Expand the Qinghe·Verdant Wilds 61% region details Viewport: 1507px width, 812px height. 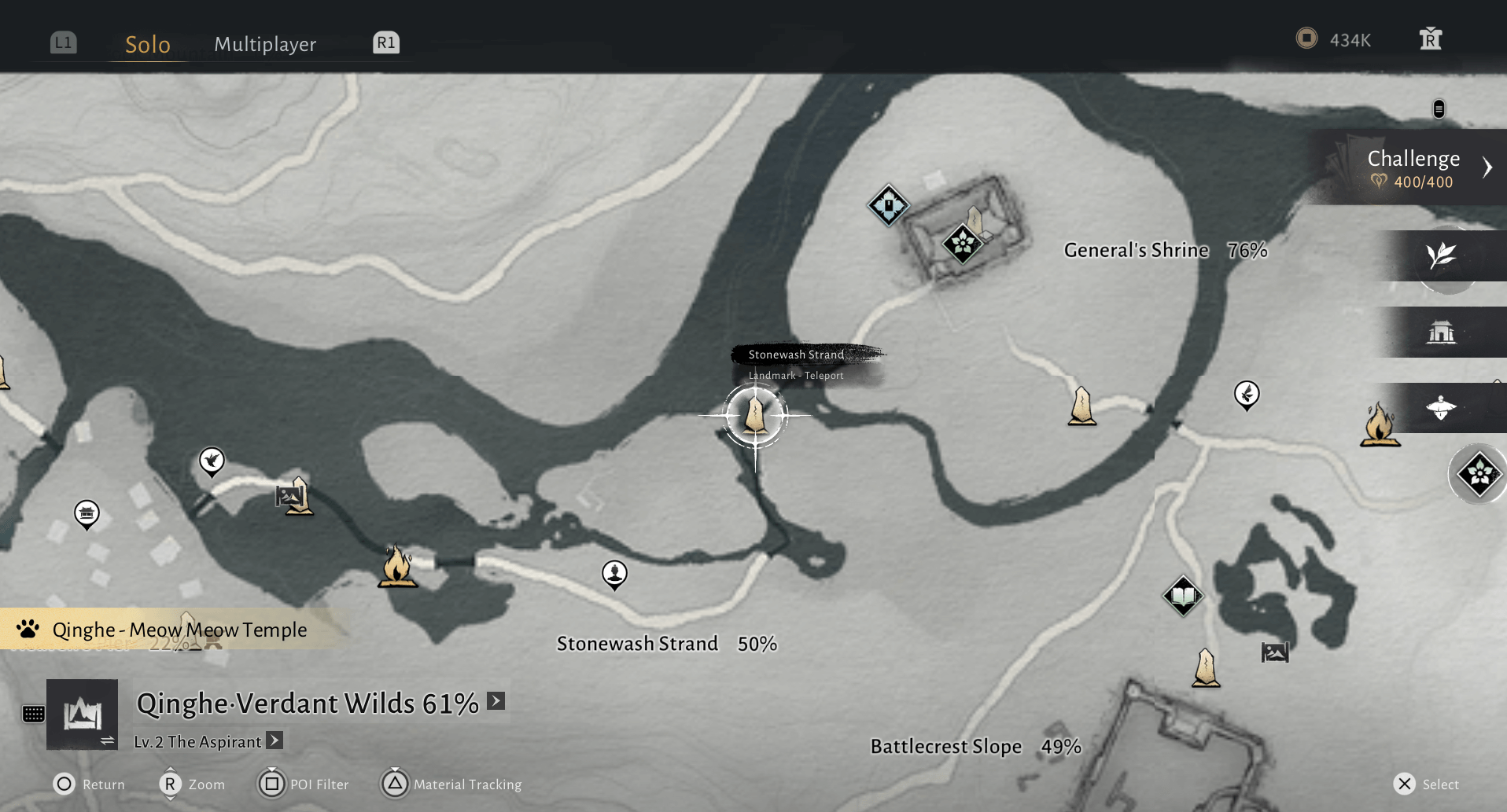(496, 700)
